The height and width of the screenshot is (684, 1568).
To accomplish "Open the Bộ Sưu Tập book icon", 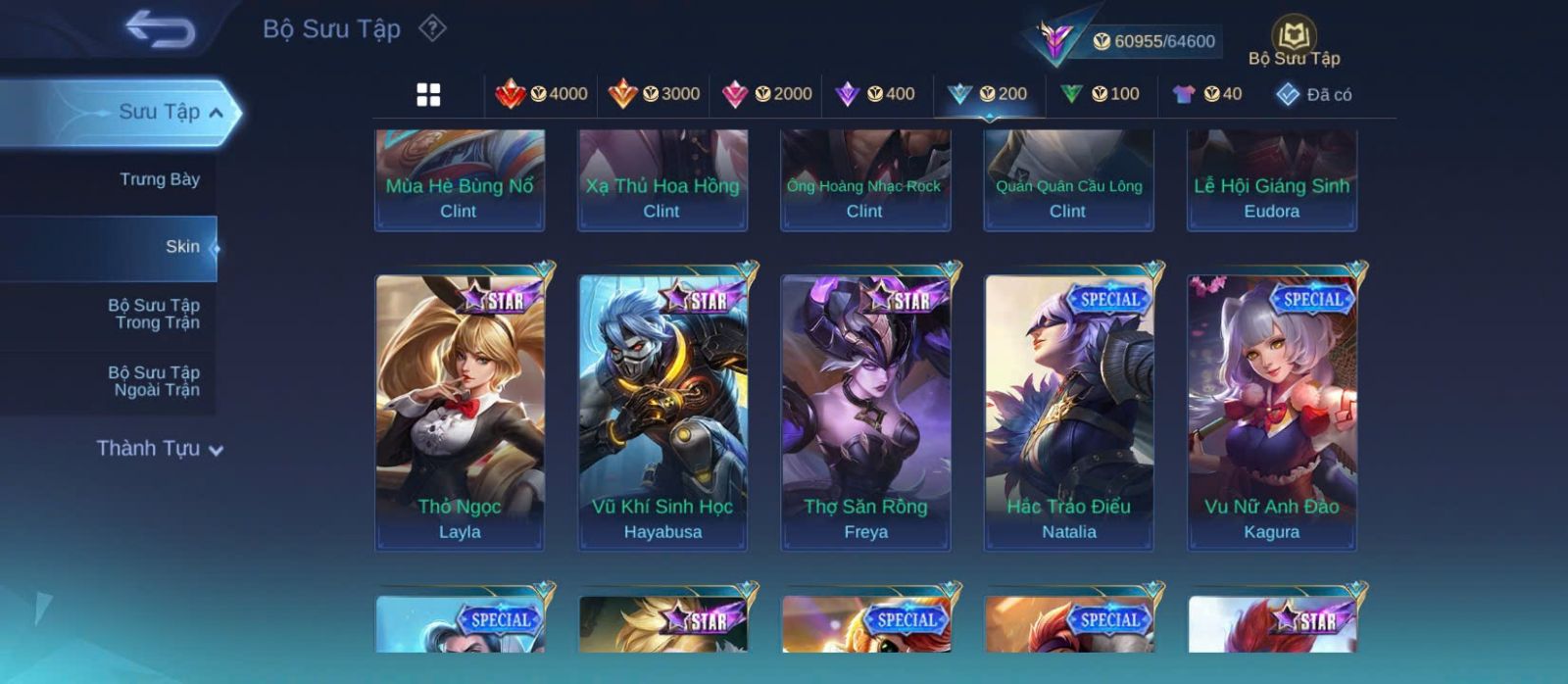I will click(1294, 38).
